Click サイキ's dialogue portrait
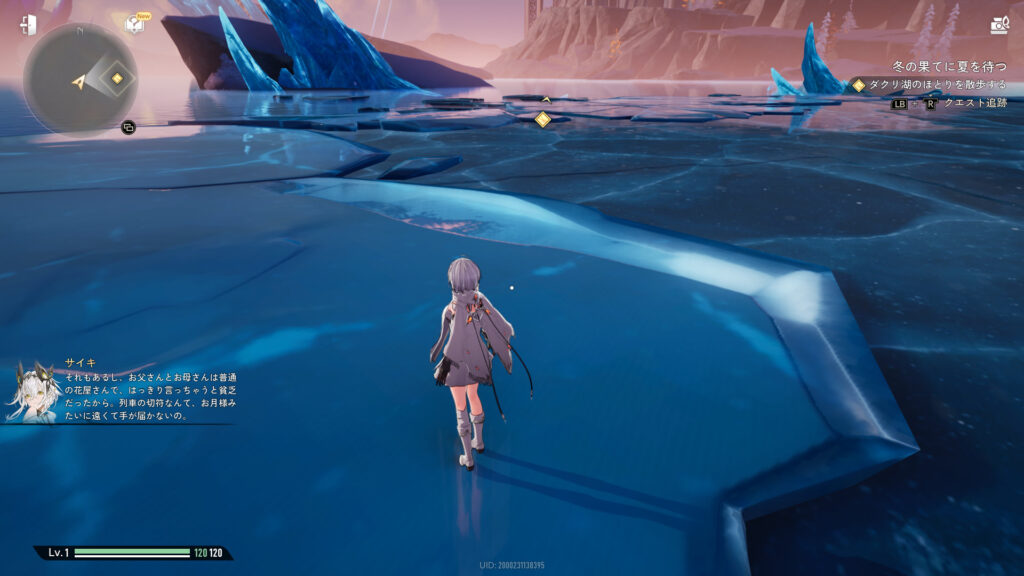Viewport: 1024px width, 576px height. coord(31,391)
